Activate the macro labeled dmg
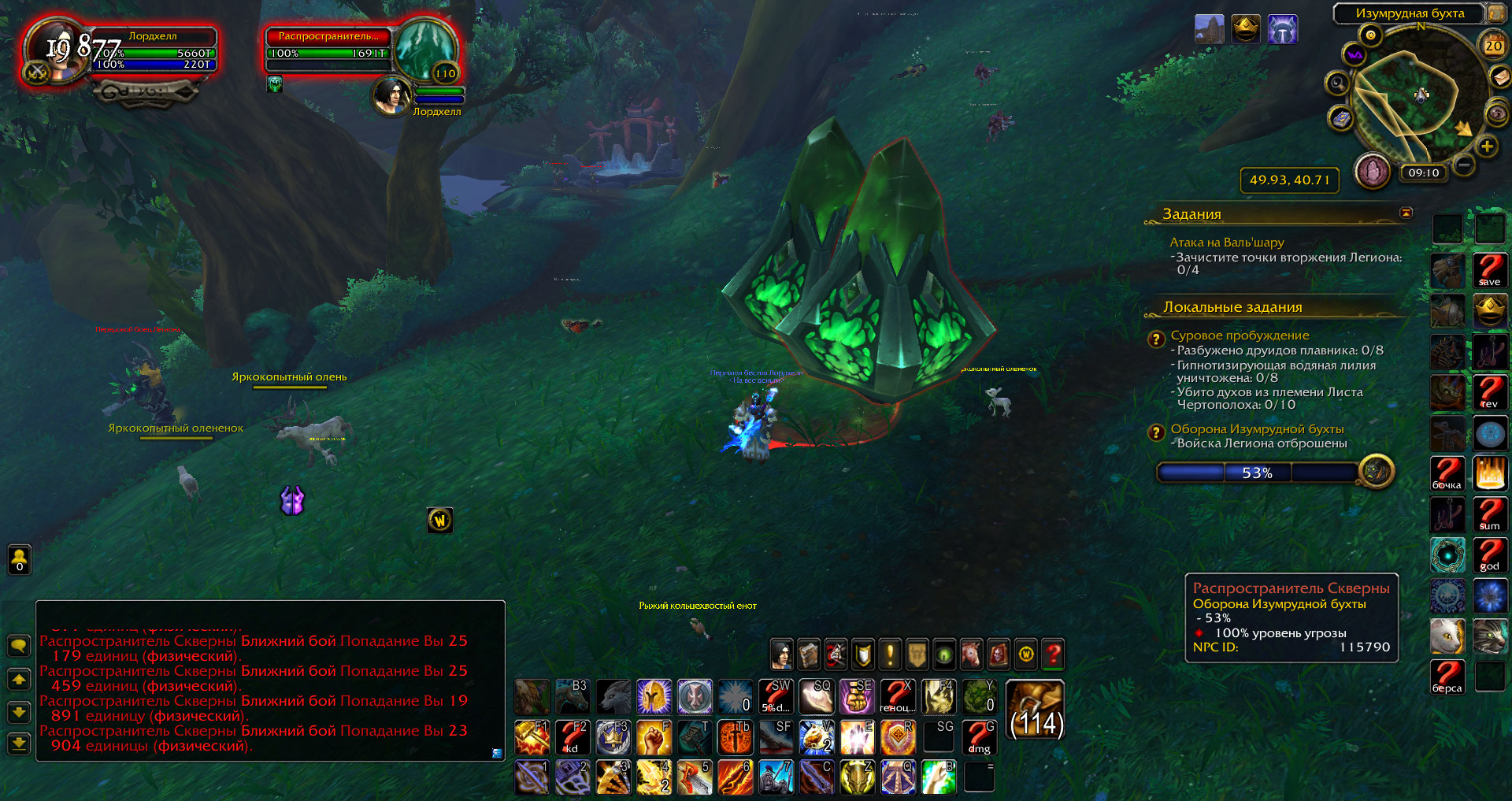 click(x=979, y=737)
